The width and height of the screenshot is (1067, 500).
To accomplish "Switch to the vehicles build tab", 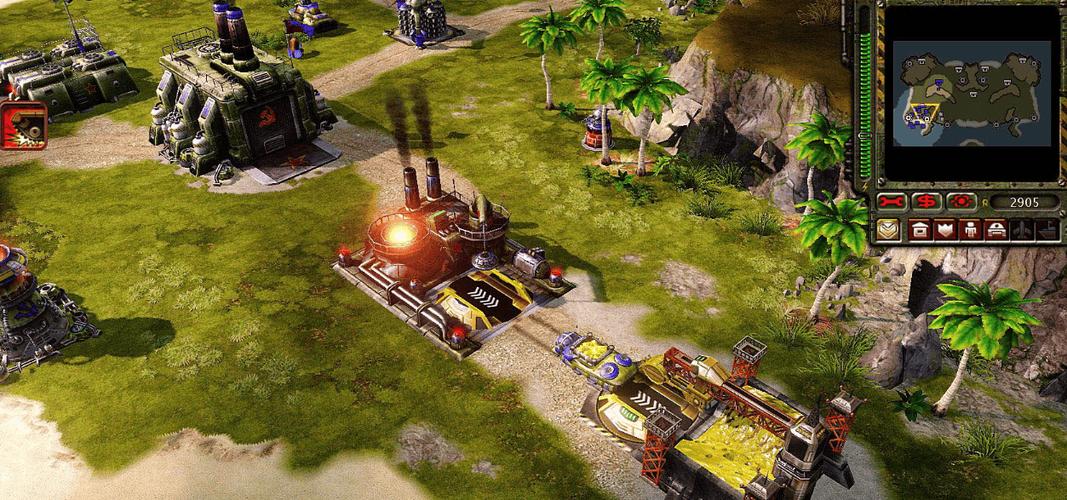I will pyautogui.click(x=995, y=230).
